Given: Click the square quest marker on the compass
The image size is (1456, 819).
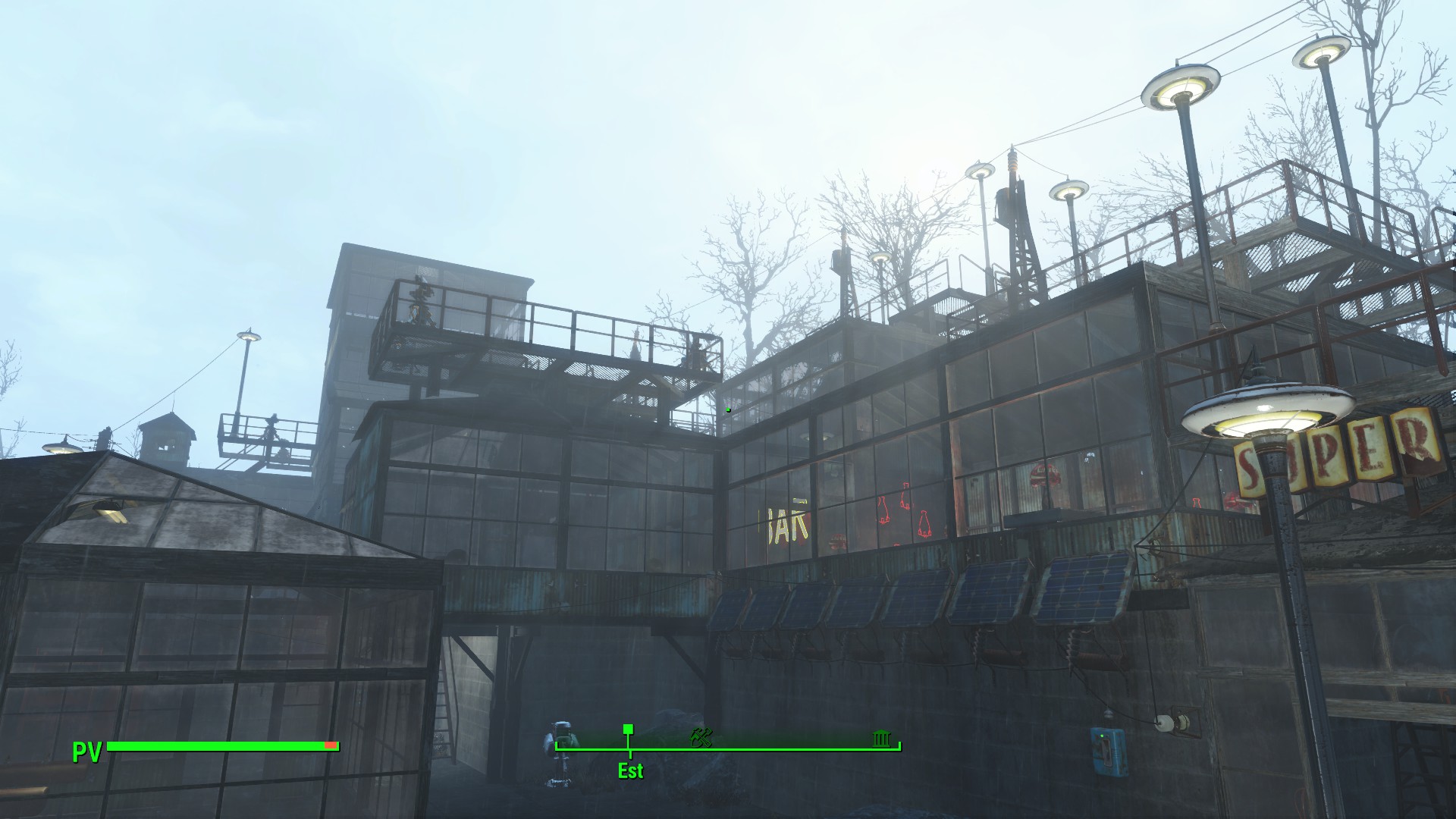Looking at the screenshot, I should (628, 730).
